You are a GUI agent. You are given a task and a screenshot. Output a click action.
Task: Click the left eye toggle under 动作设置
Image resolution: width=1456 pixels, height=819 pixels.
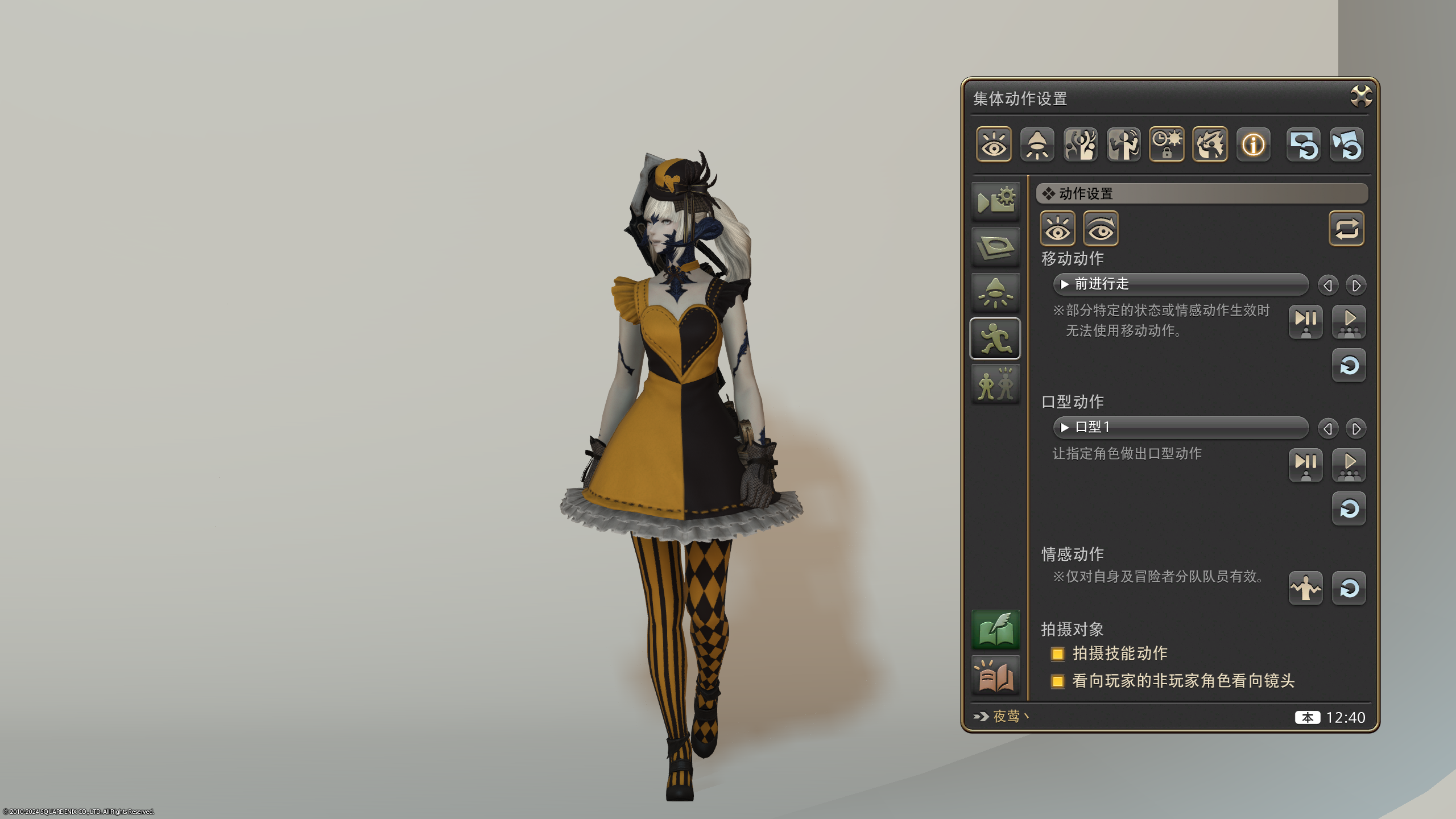(1057, 229)
